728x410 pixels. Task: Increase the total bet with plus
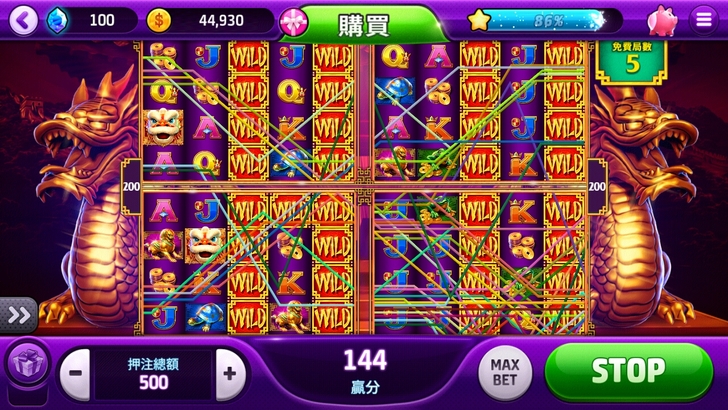pyautogui.click(x=230, y=374)
